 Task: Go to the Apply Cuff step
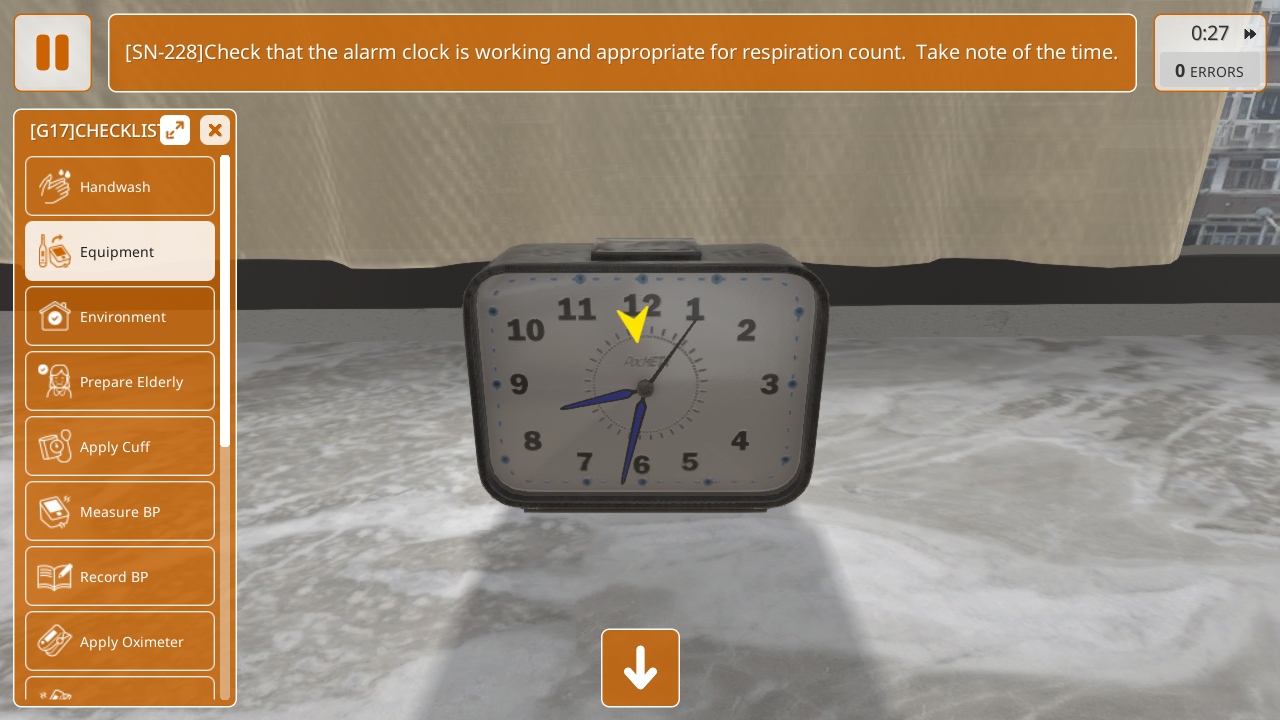click(x=120, y=446)
